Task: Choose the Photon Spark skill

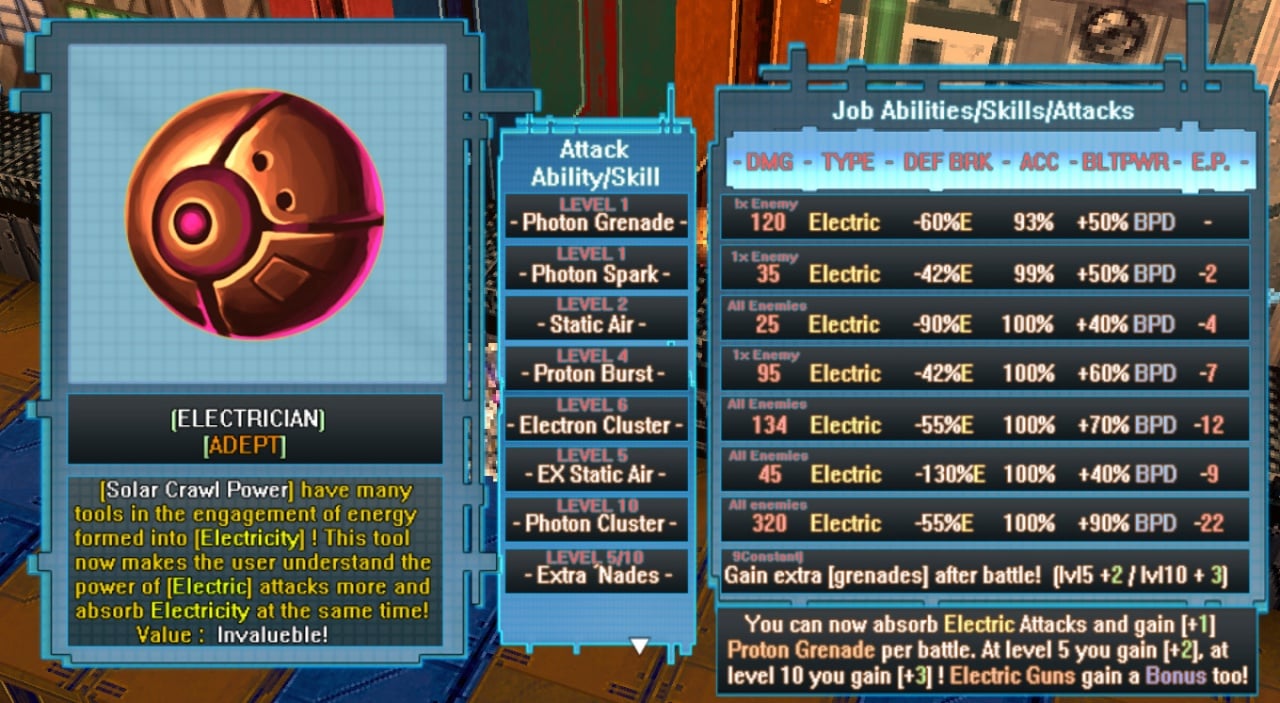Action: (x=597, y=267)
